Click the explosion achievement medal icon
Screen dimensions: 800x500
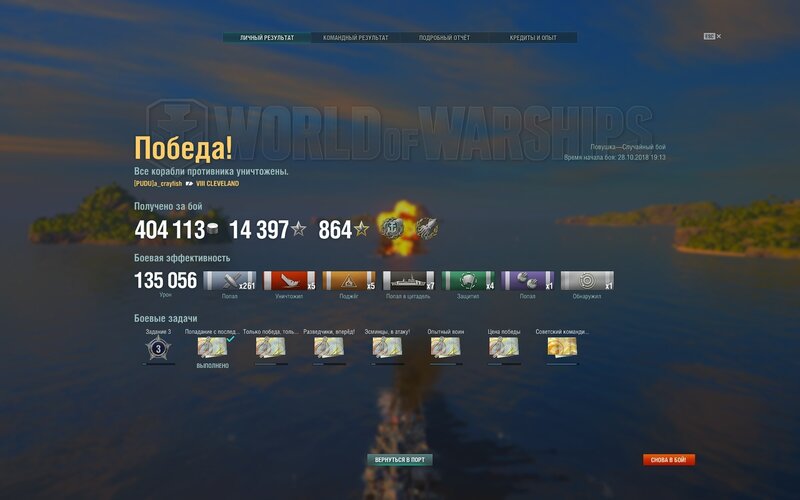click(390, 229)
